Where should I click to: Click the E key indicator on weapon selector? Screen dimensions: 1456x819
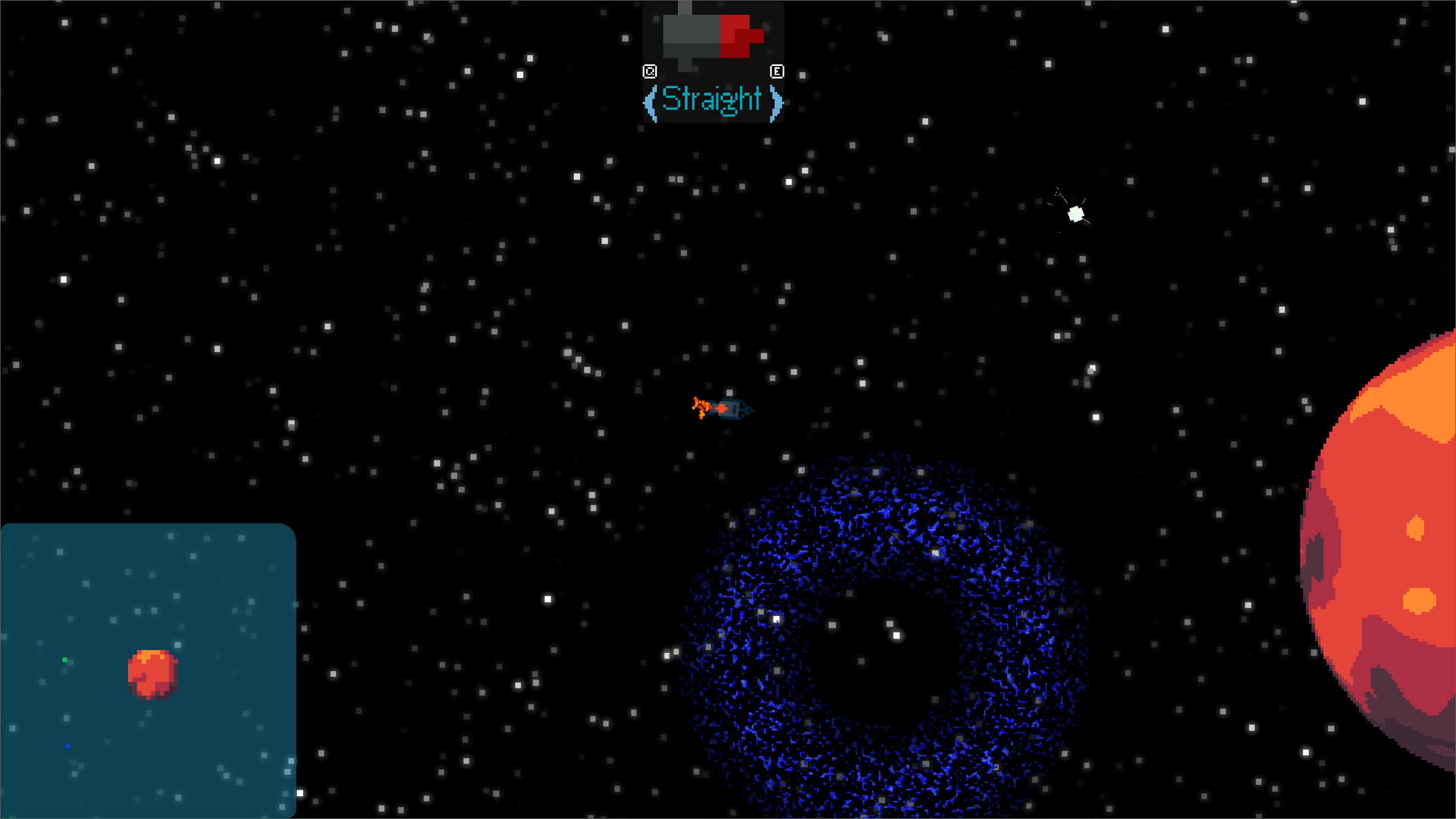tap(777, 71)
